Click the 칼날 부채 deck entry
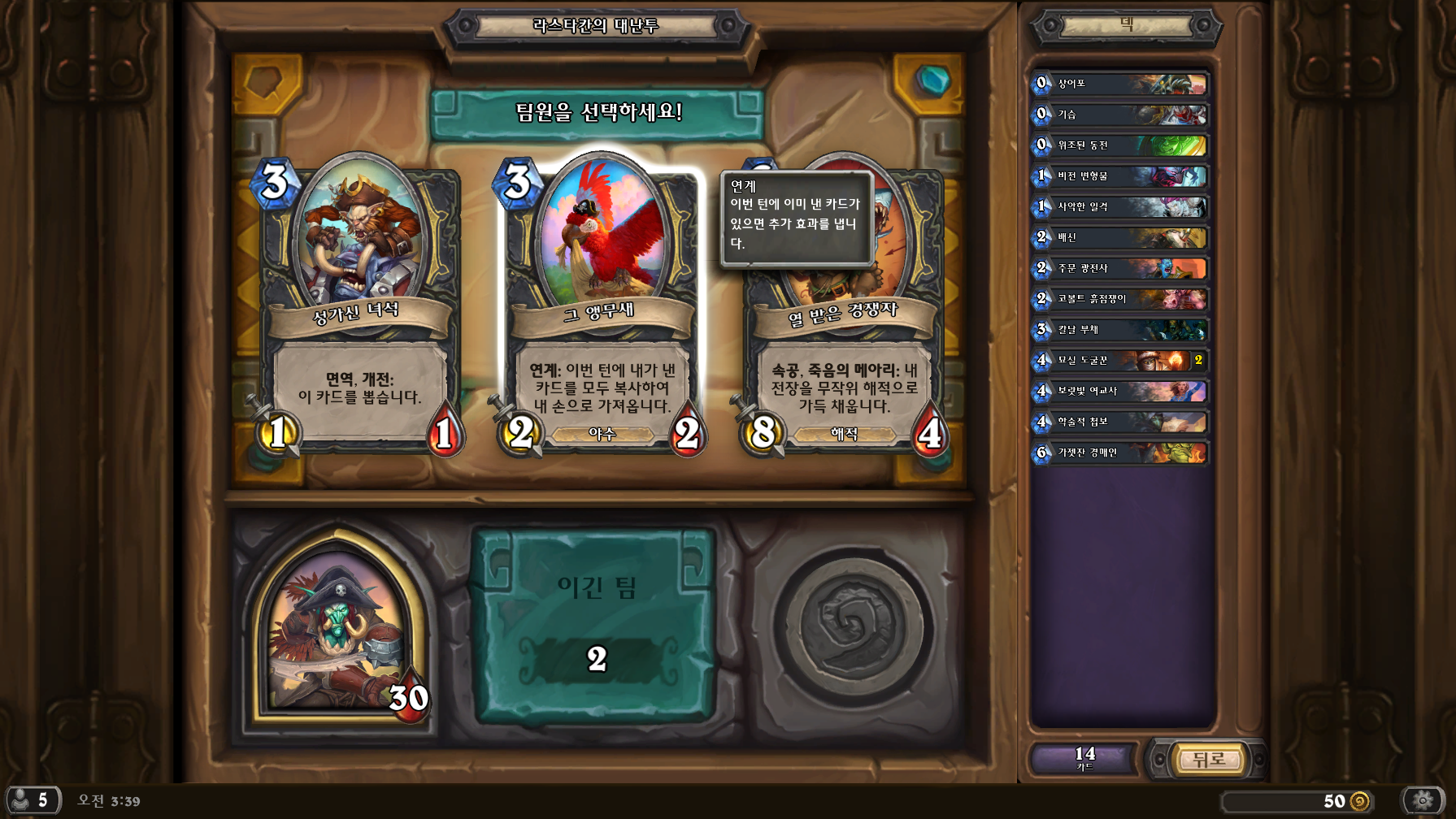Viewport: 1456px width, 819px height. coord(1120,330)
